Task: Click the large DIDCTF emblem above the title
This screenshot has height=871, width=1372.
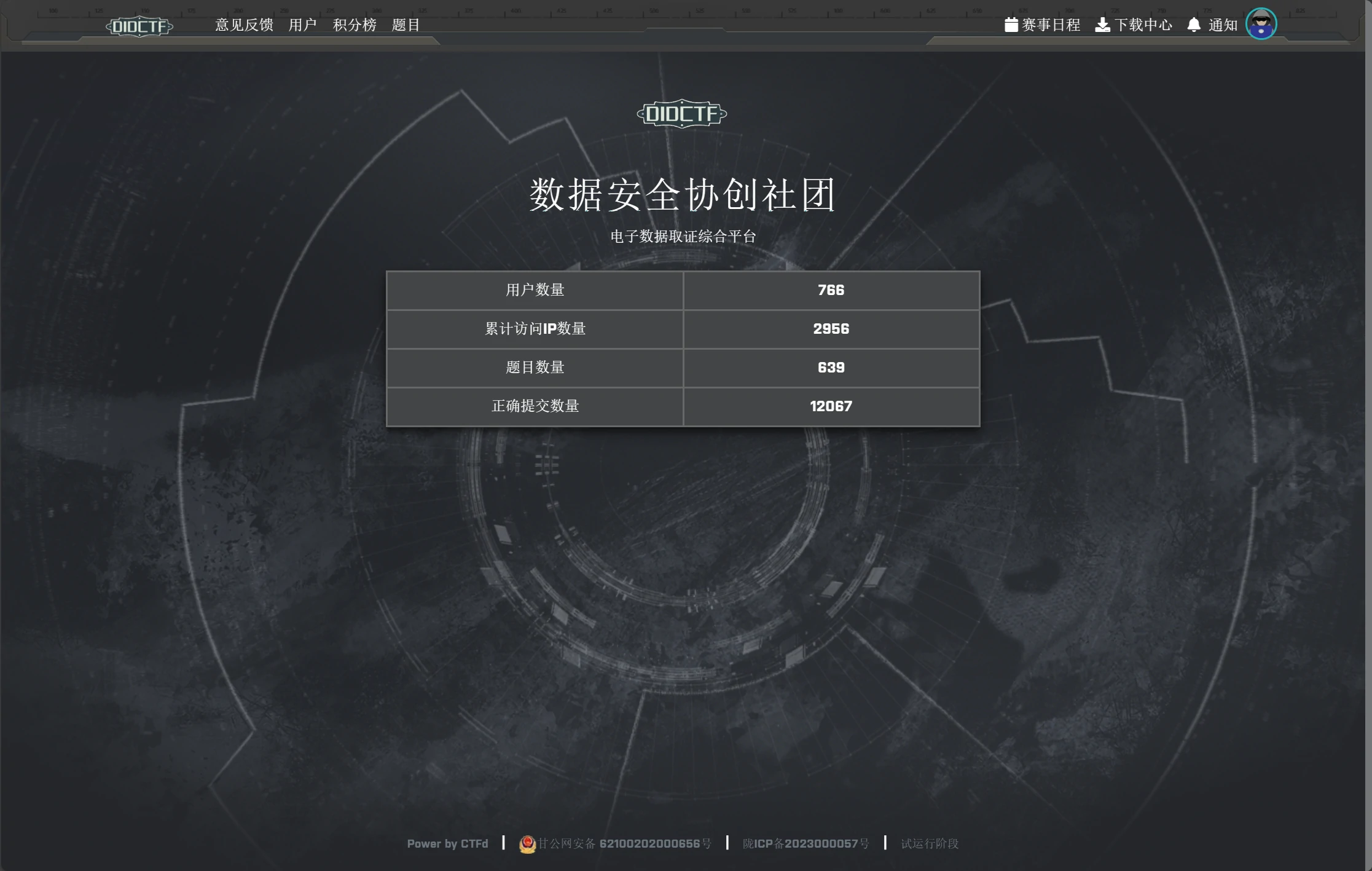Action: (682, 114)
